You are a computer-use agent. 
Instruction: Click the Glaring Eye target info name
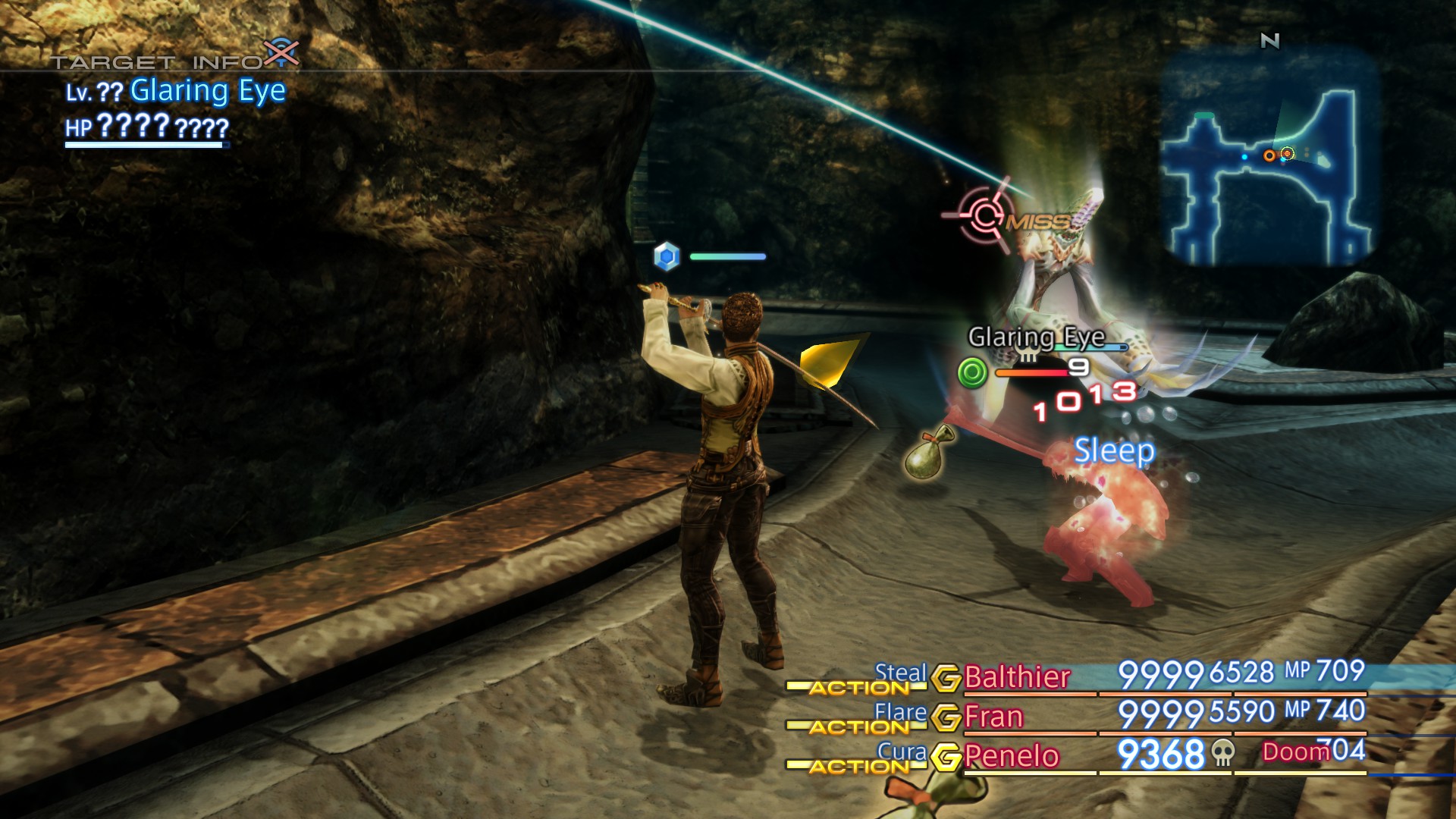tap(208, 91)
